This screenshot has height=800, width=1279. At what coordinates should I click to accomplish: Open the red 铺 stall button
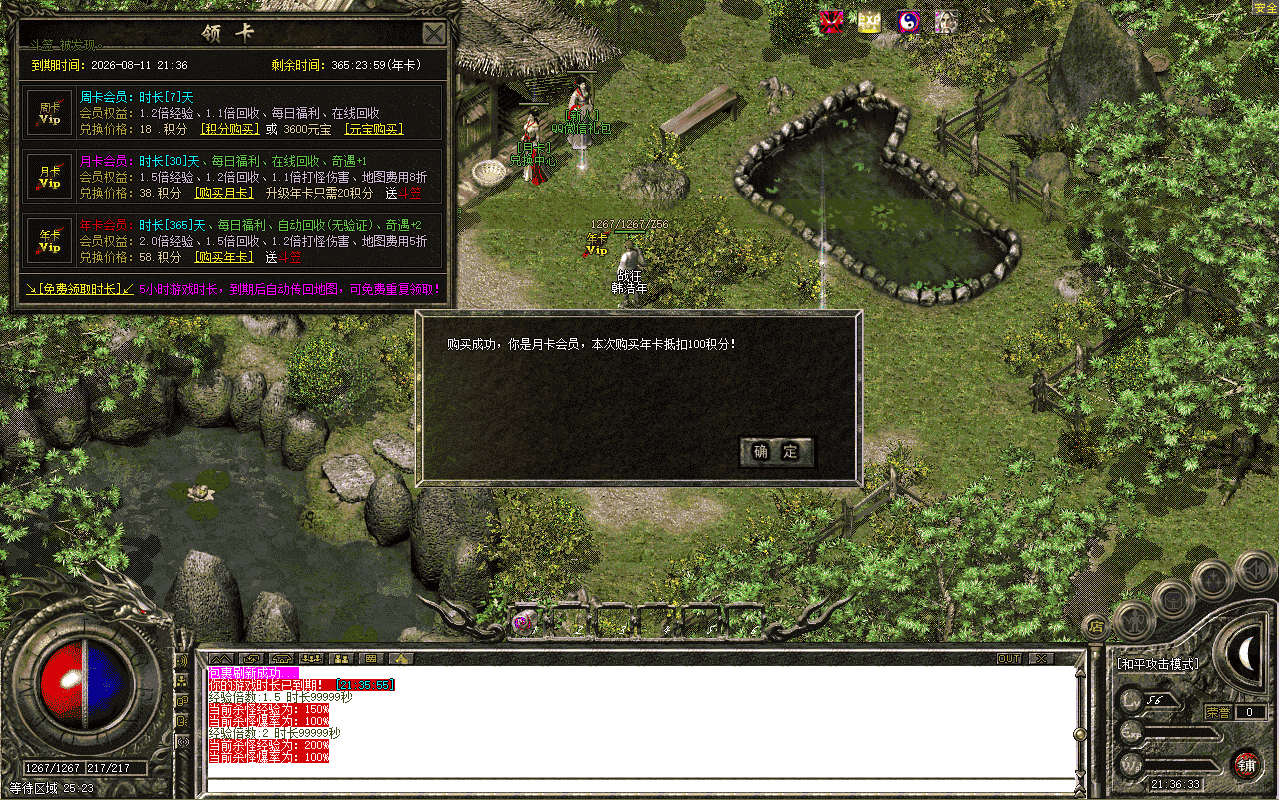1245,765
